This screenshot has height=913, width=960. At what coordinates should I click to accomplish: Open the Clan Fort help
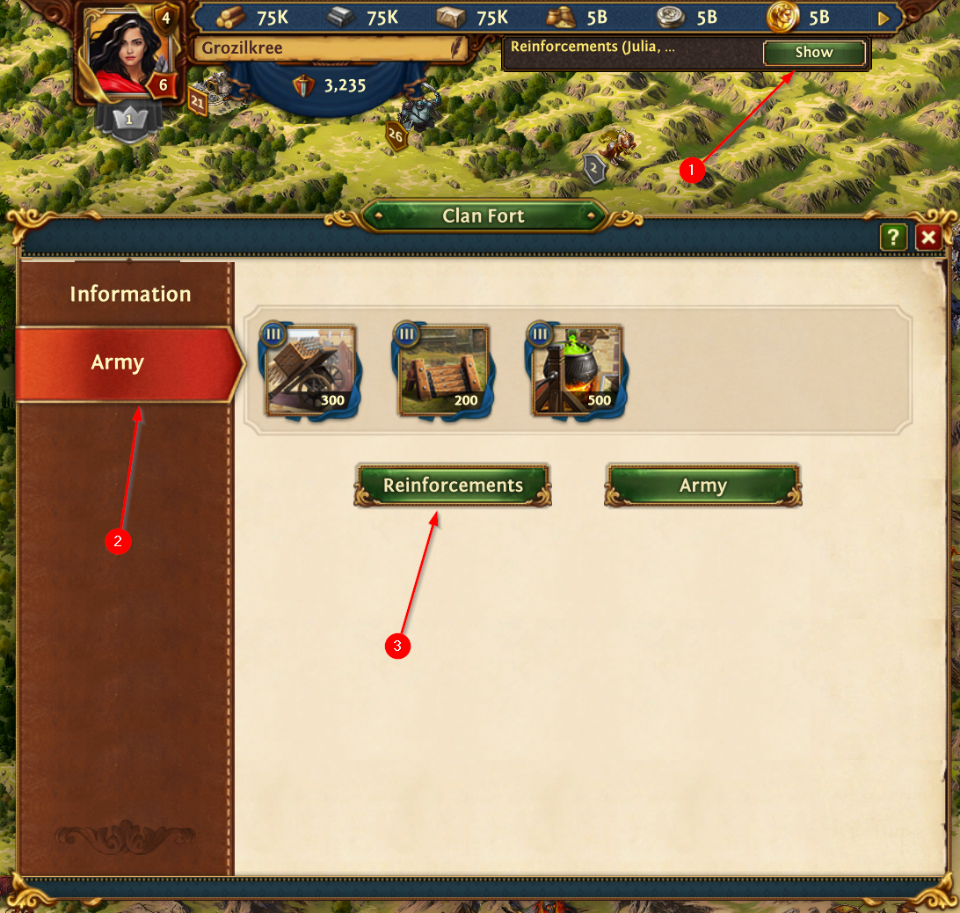tap(893, 237)
